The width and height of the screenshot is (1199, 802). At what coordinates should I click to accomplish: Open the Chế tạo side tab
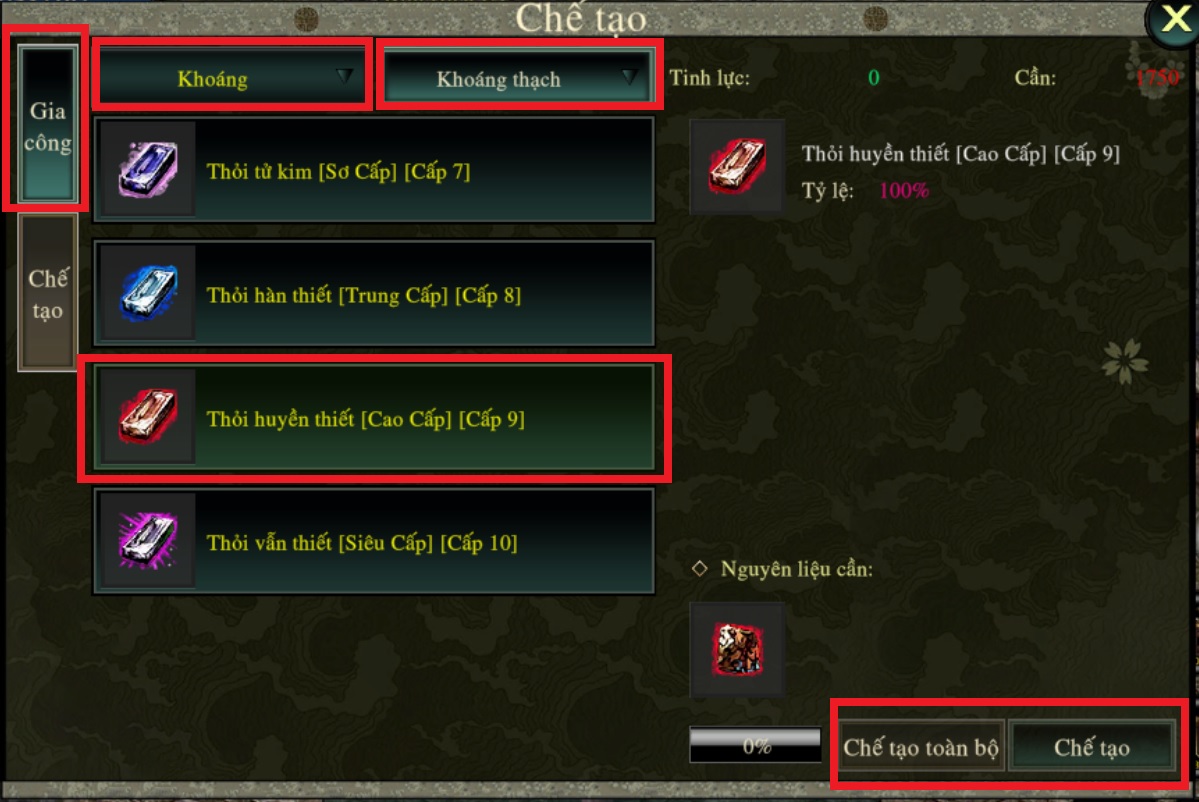pos(48,292)
